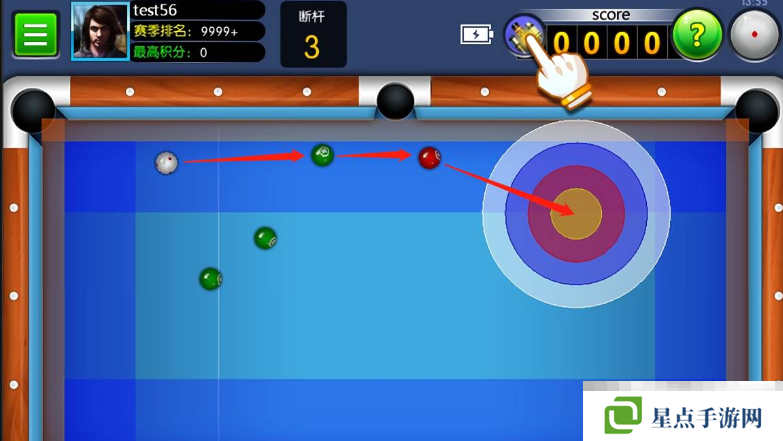The height and width of the screenshot is (441, 783).
Task: View test56 player avatar profile
Action: pos(100,32)
